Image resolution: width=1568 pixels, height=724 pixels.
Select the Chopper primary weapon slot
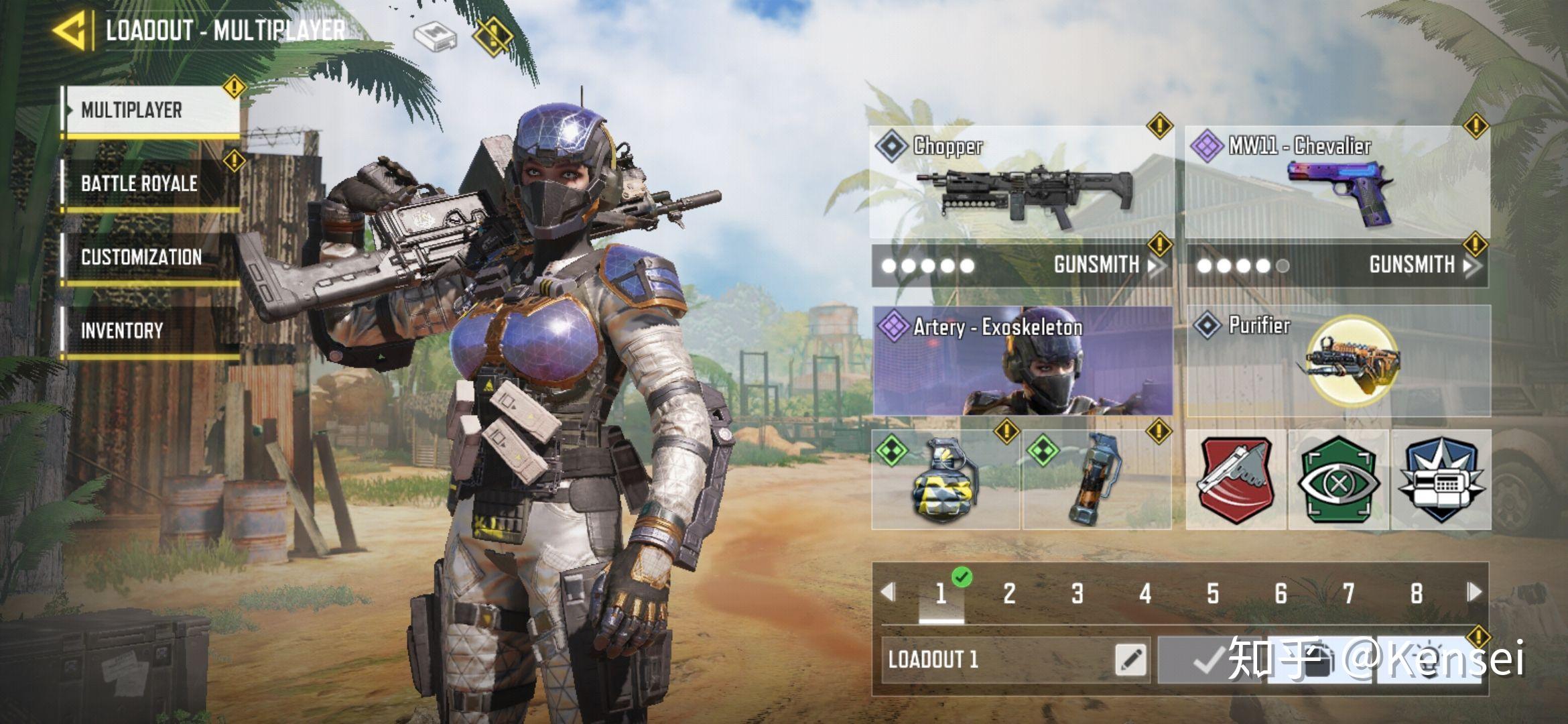point(1021,182)
